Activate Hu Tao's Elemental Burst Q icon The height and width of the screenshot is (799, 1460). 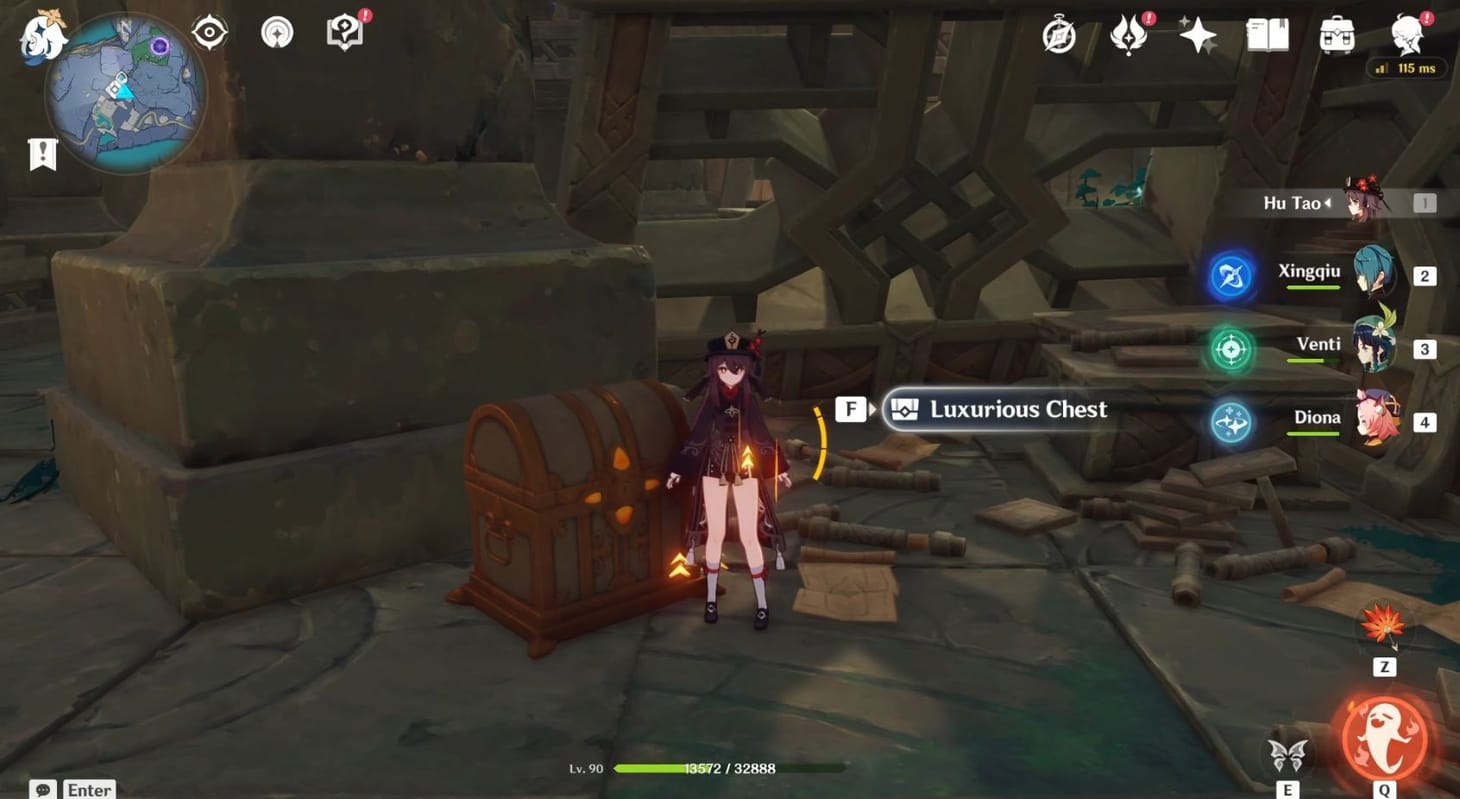pos(1386,737)
